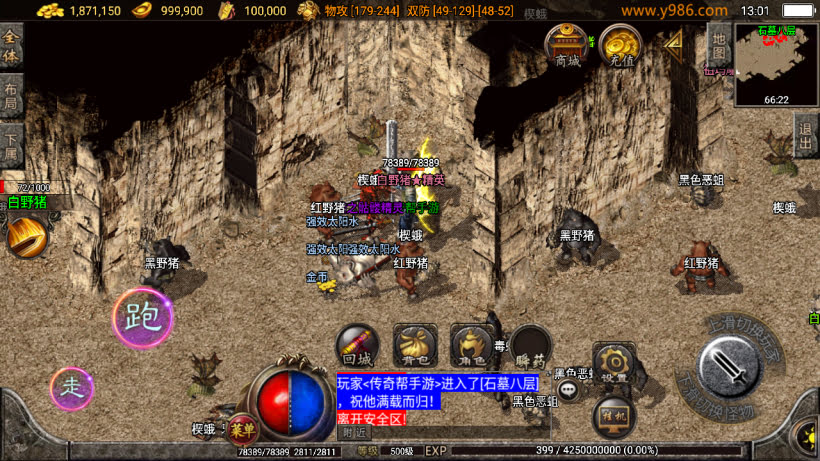Use the 瞬药 instant potion slot

(529, 345)
